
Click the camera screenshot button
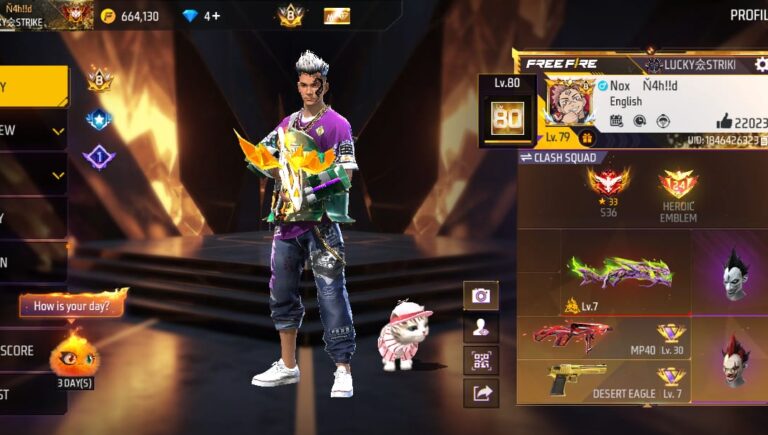point(481,296)
